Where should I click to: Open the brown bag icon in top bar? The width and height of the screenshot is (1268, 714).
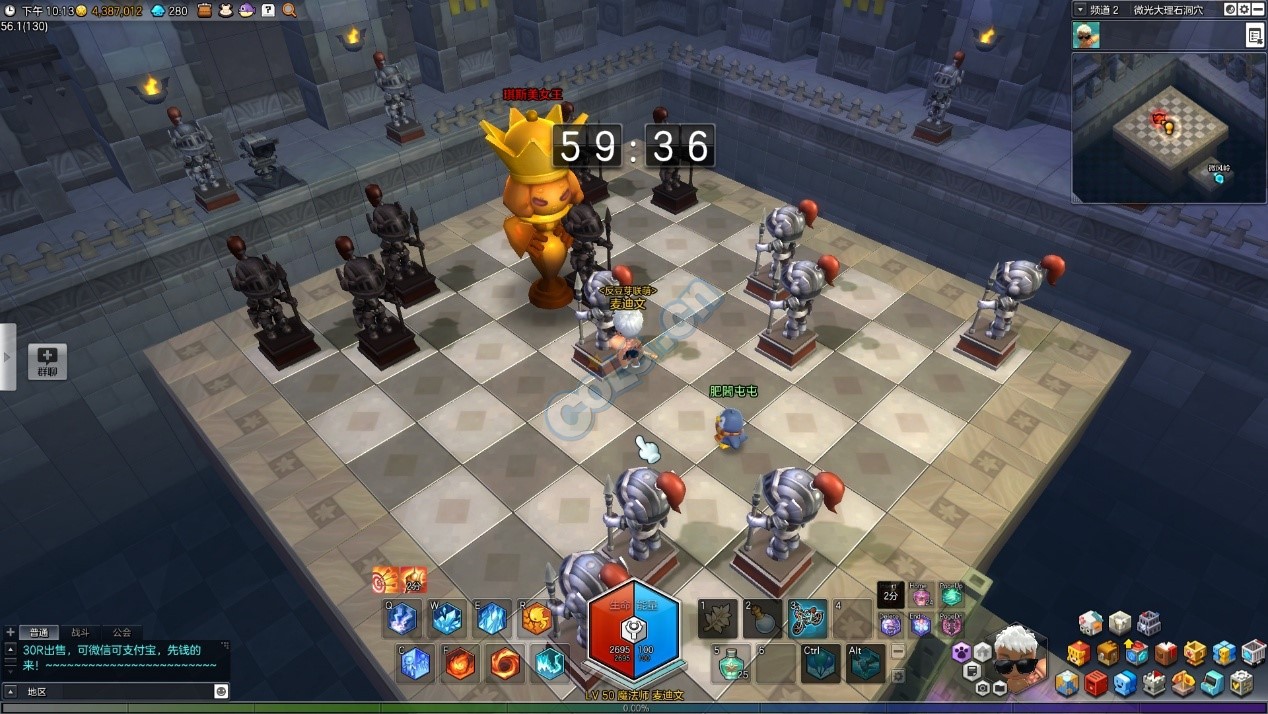click(x=204, y=10)
